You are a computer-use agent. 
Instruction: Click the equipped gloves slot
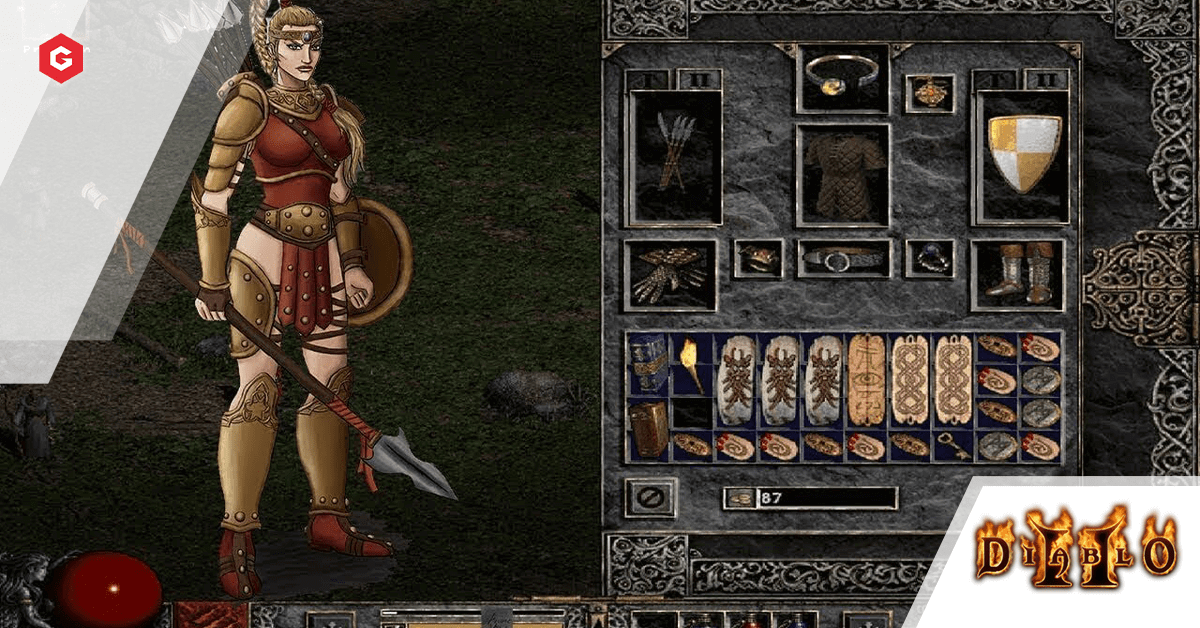670,273
